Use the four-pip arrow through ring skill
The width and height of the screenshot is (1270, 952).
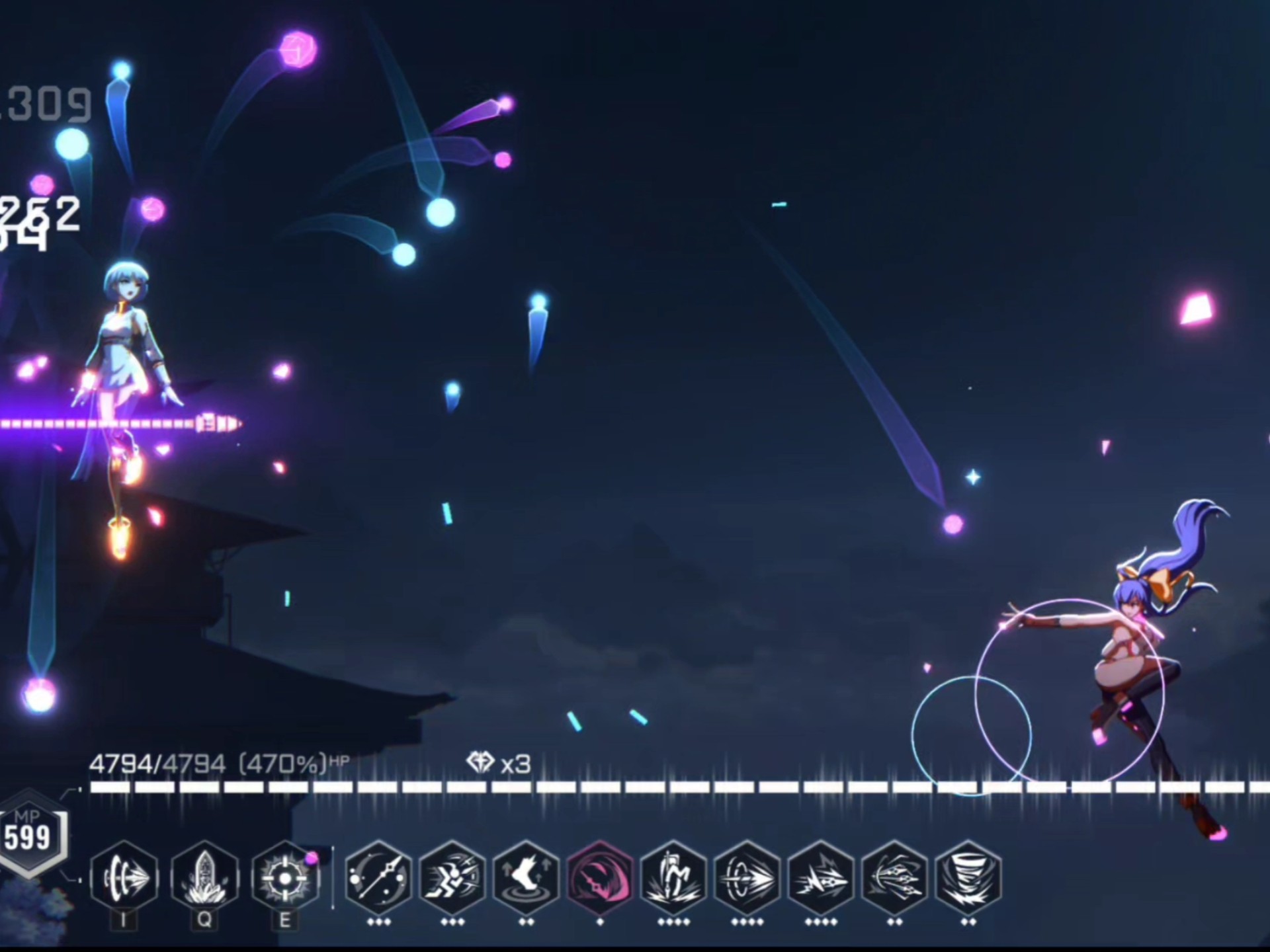[747, 877]
